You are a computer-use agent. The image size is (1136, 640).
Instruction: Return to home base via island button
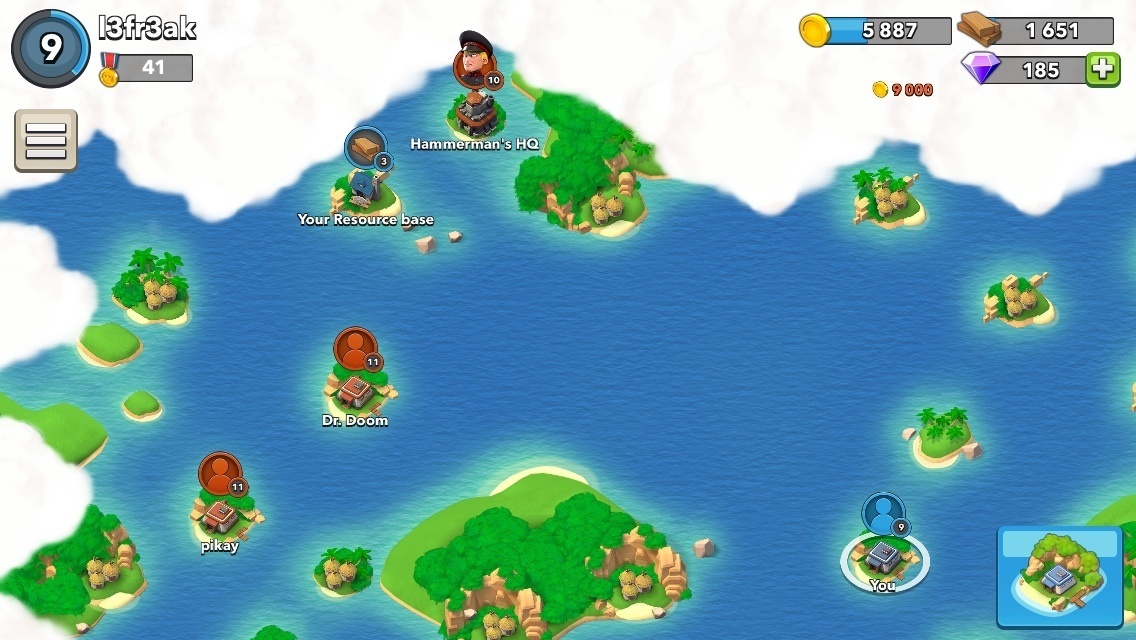point(1059,576)
